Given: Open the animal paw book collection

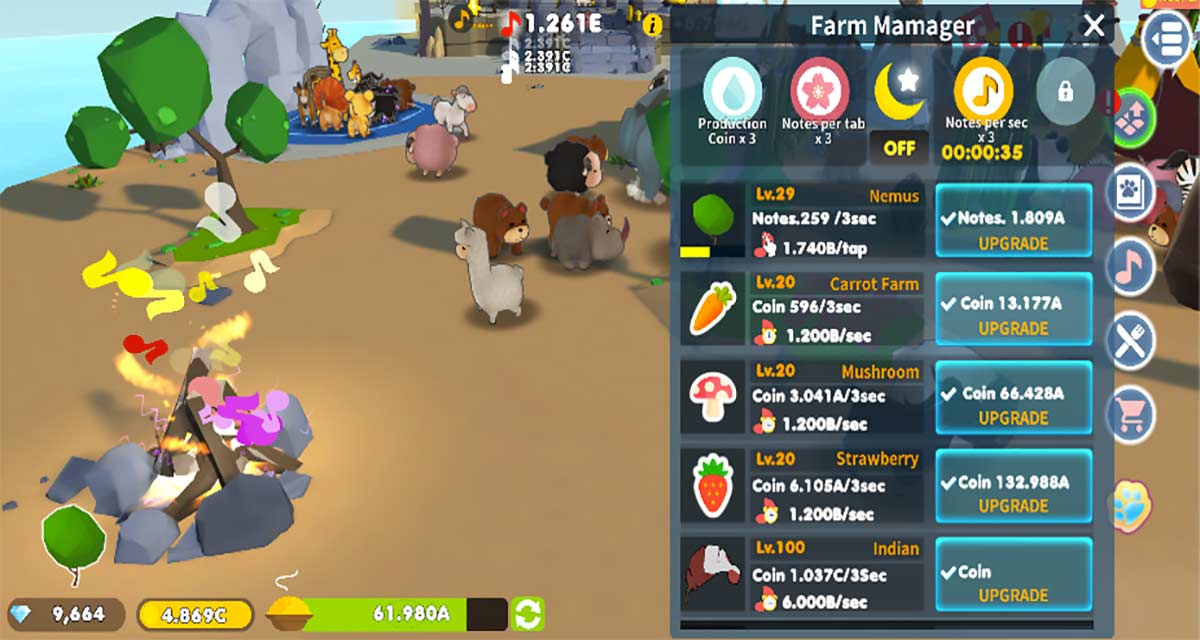Looking at the screenshot, I should tap(1131, 192).
